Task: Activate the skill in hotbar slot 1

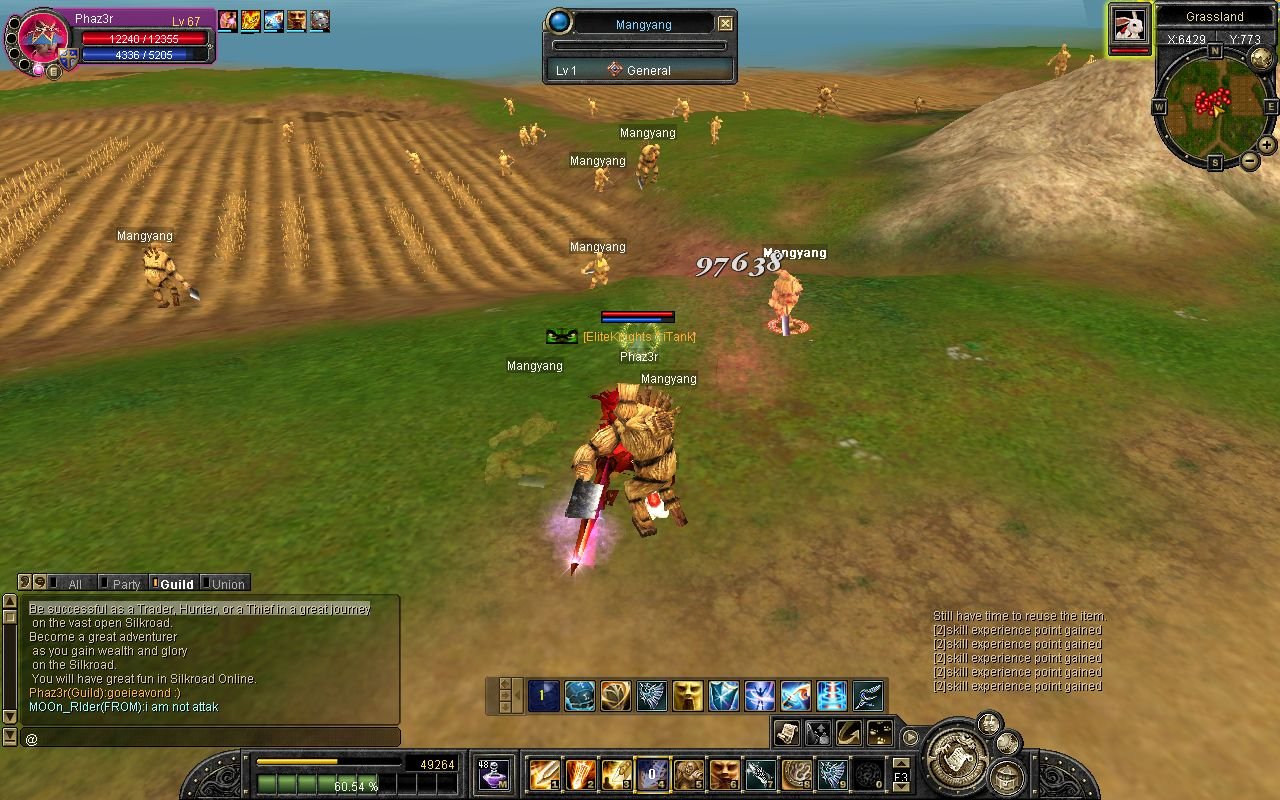Action: click(544, 774)
